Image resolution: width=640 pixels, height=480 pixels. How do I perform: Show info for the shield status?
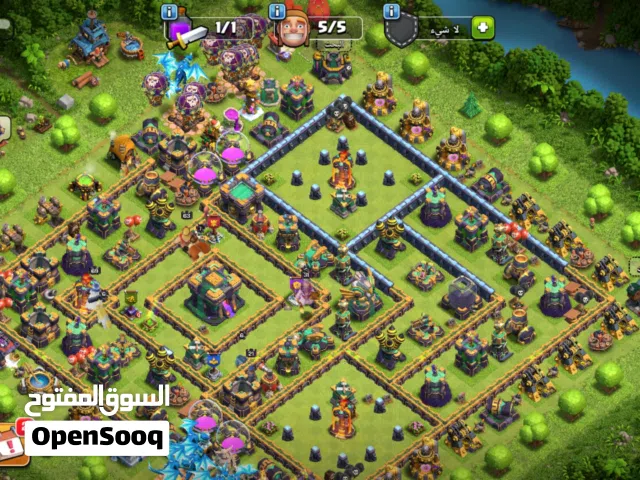[x=392, y=10]
